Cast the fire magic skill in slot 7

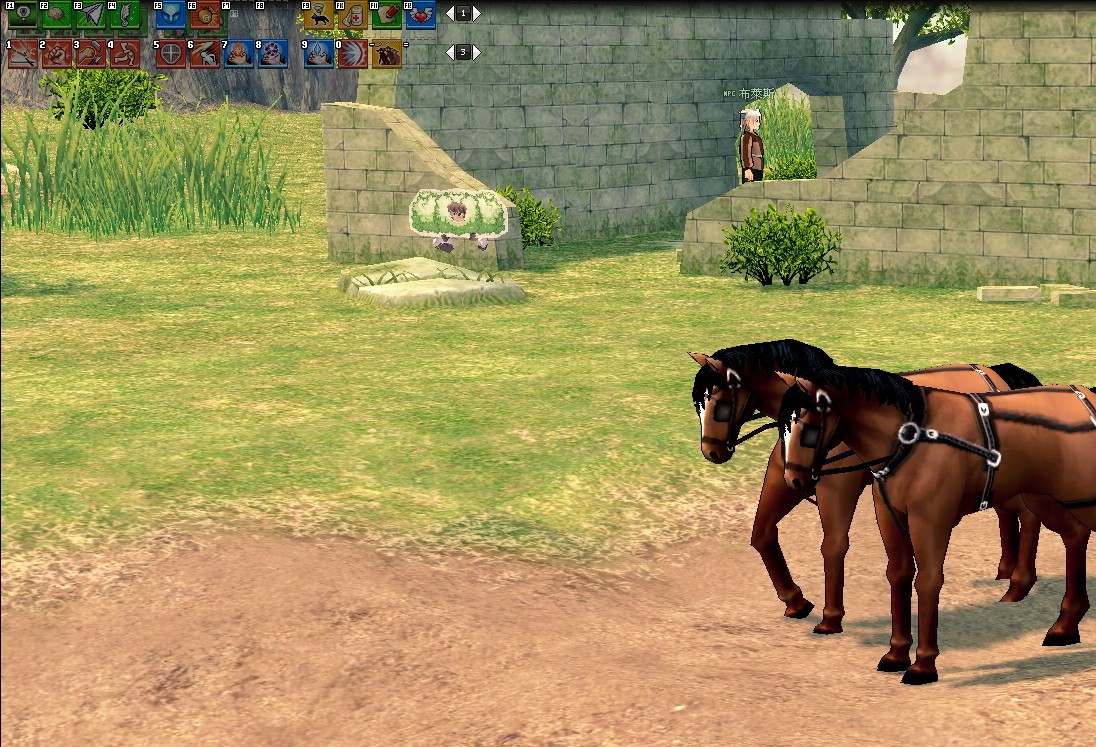tap(238, 54)
